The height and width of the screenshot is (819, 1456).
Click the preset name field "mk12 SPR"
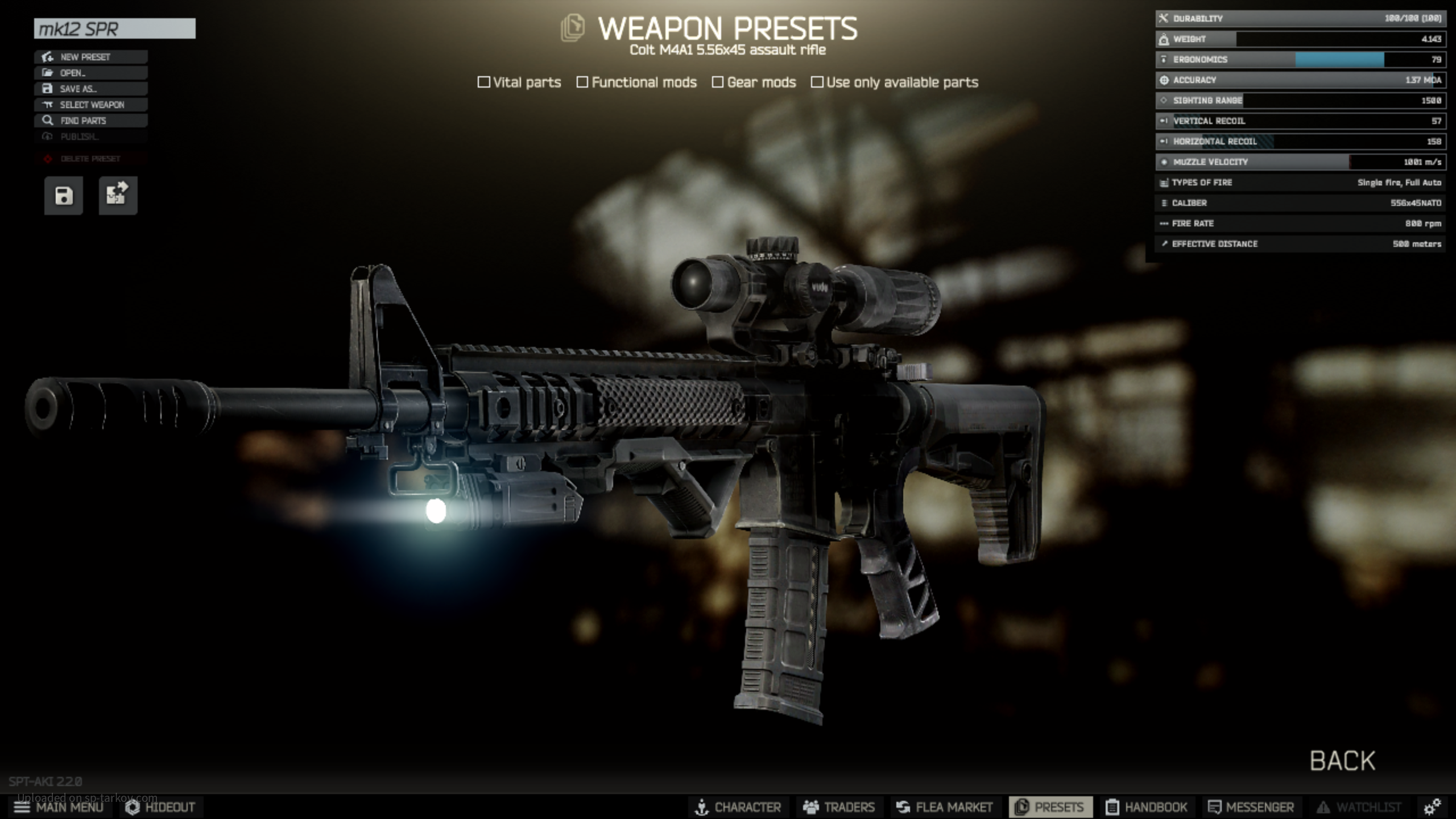coord(114,28)
